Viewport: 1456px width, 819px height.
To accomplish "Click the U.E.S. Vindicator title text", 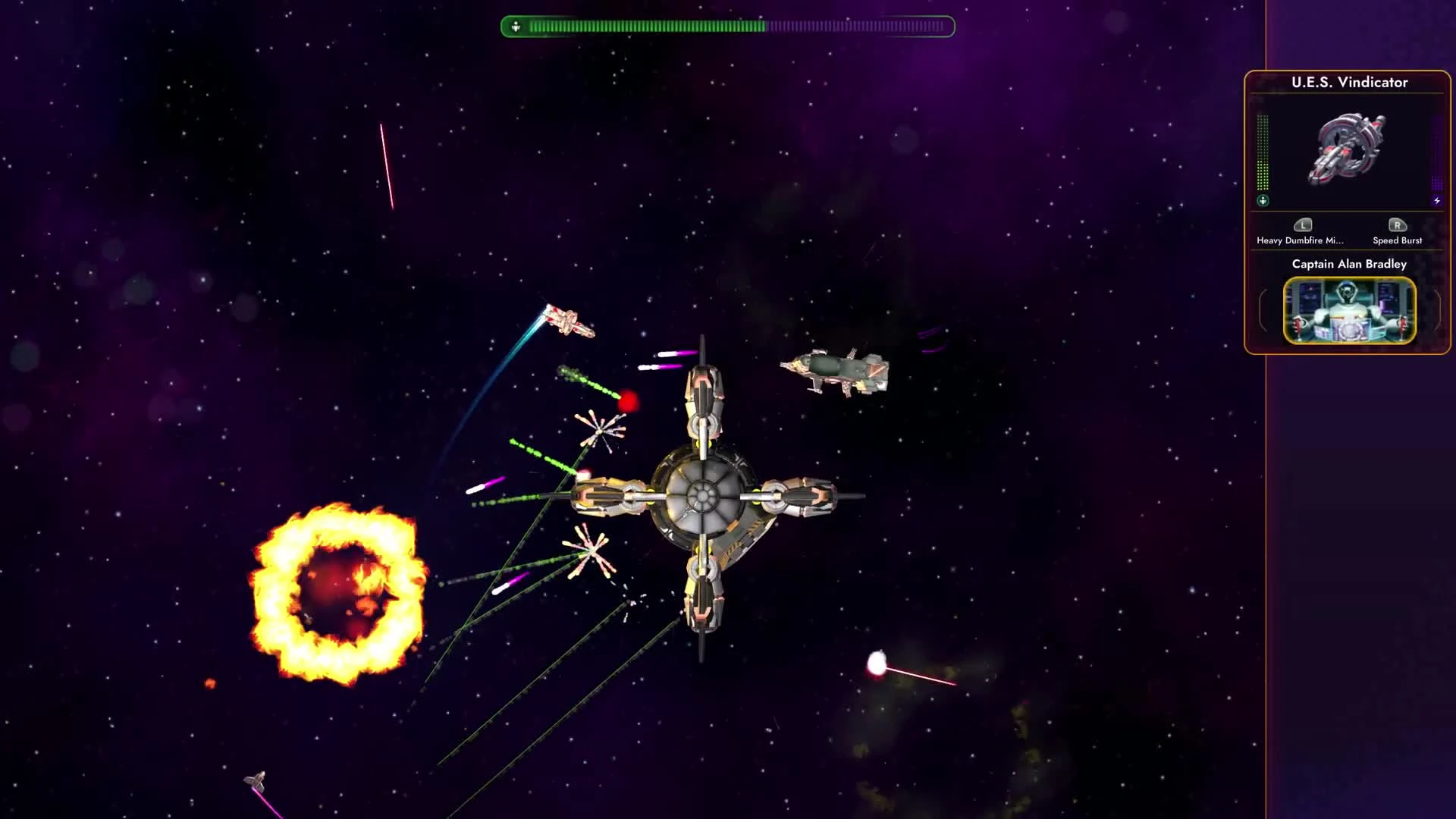I will 1349,83.
